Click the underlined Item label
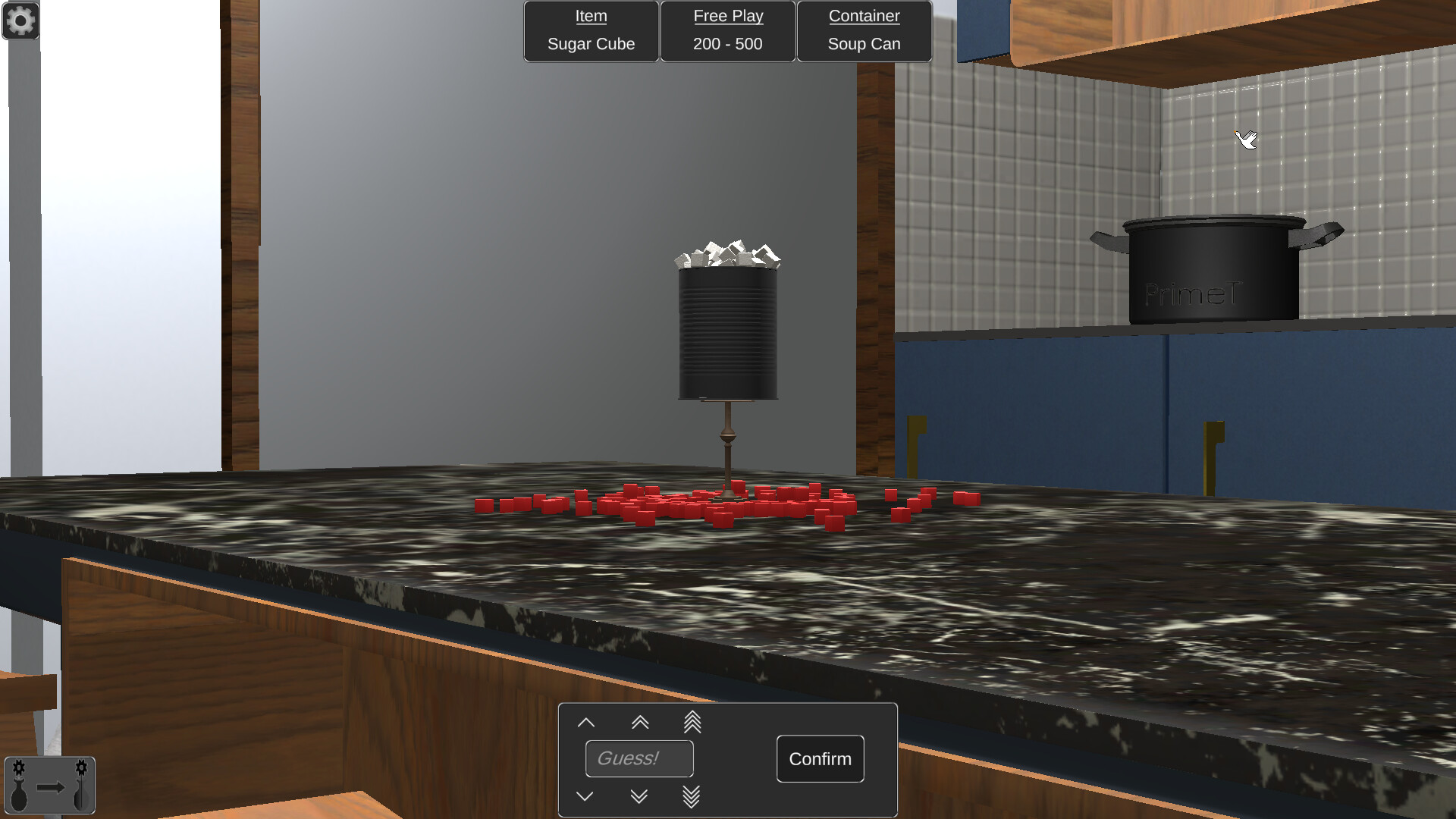The image size is (1456, 819). [x=591, y=16]
